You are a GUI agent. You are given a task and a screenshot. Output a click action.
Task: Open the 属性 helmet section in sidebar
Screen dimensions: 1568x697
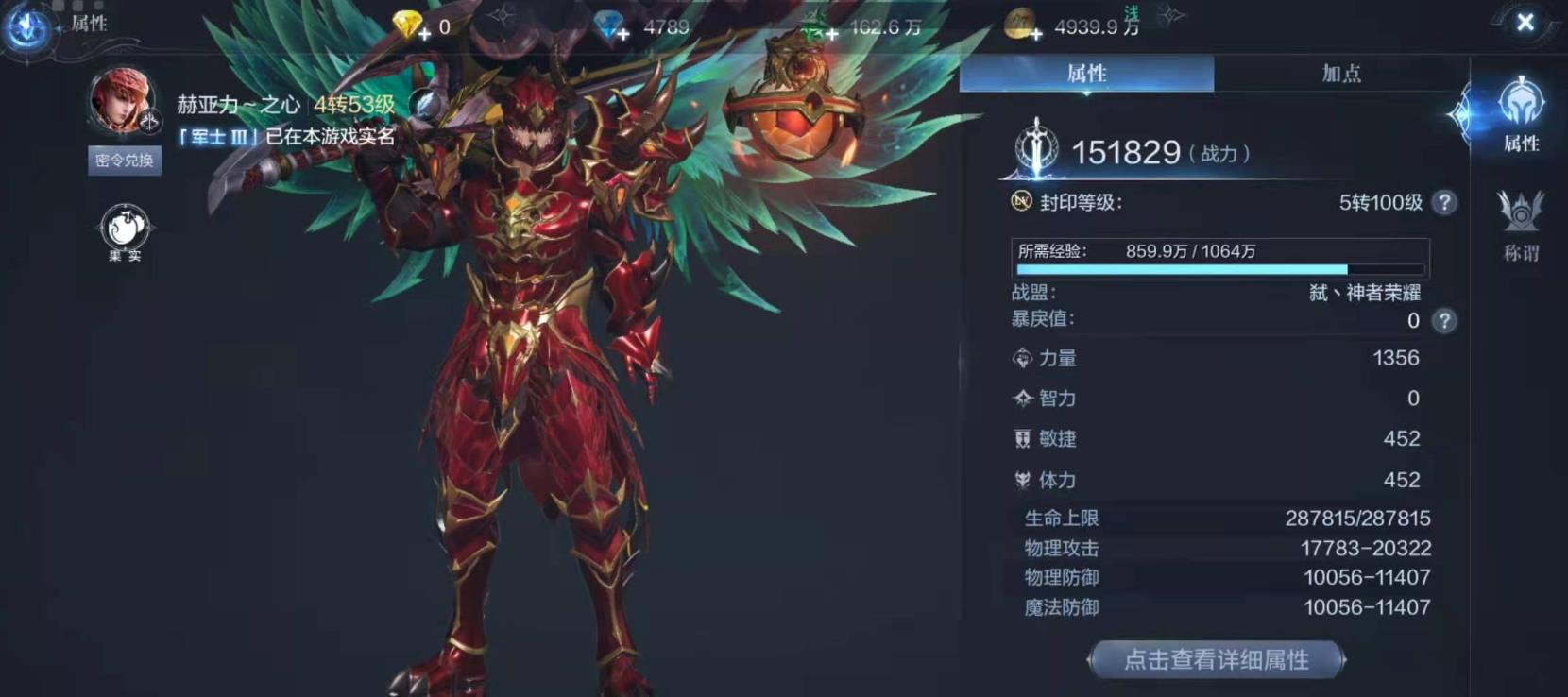point(1521,115)
